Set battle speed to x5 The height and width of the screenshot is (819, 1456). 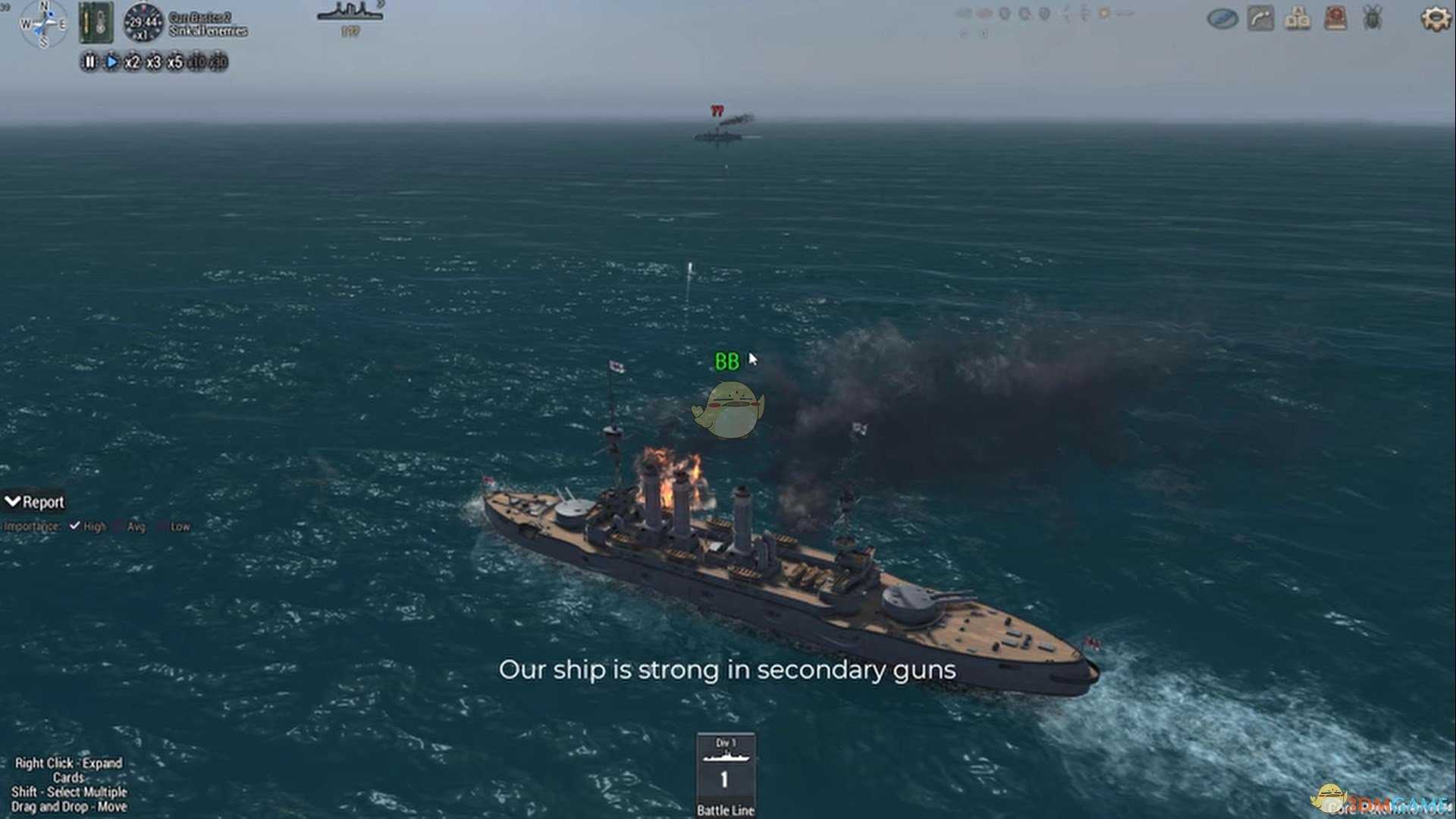pyautogui.click(x=174, y=62)
